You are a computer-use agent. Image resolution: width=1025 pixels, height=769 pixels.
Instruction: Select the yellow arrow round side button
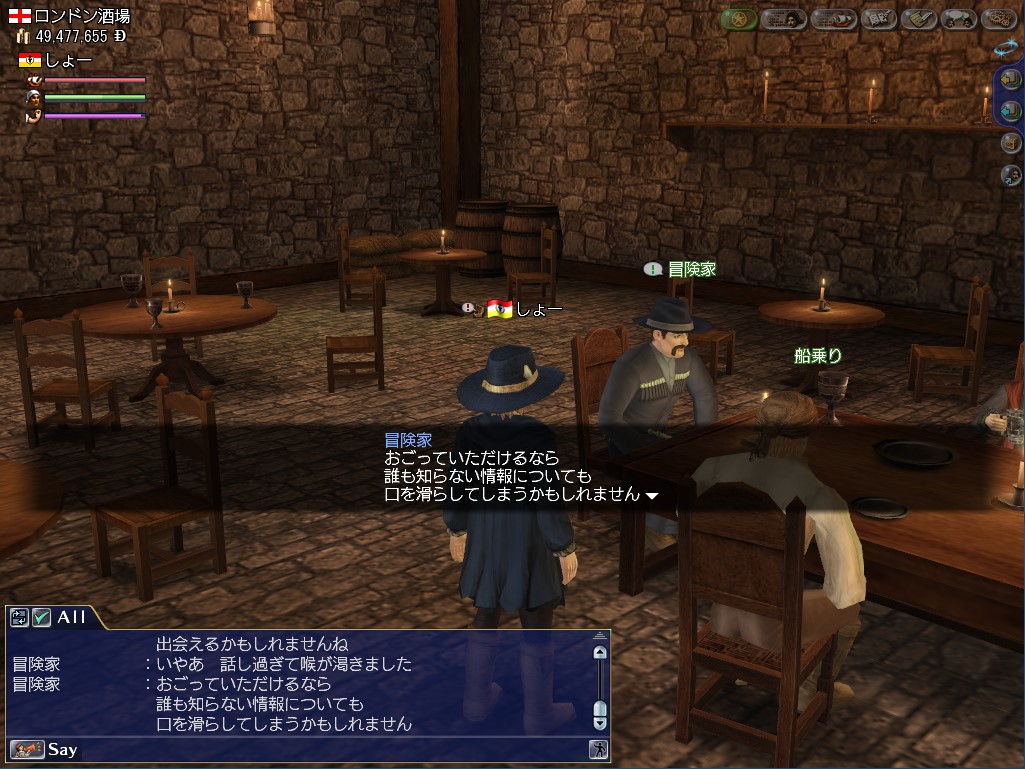pos(1010,80)
